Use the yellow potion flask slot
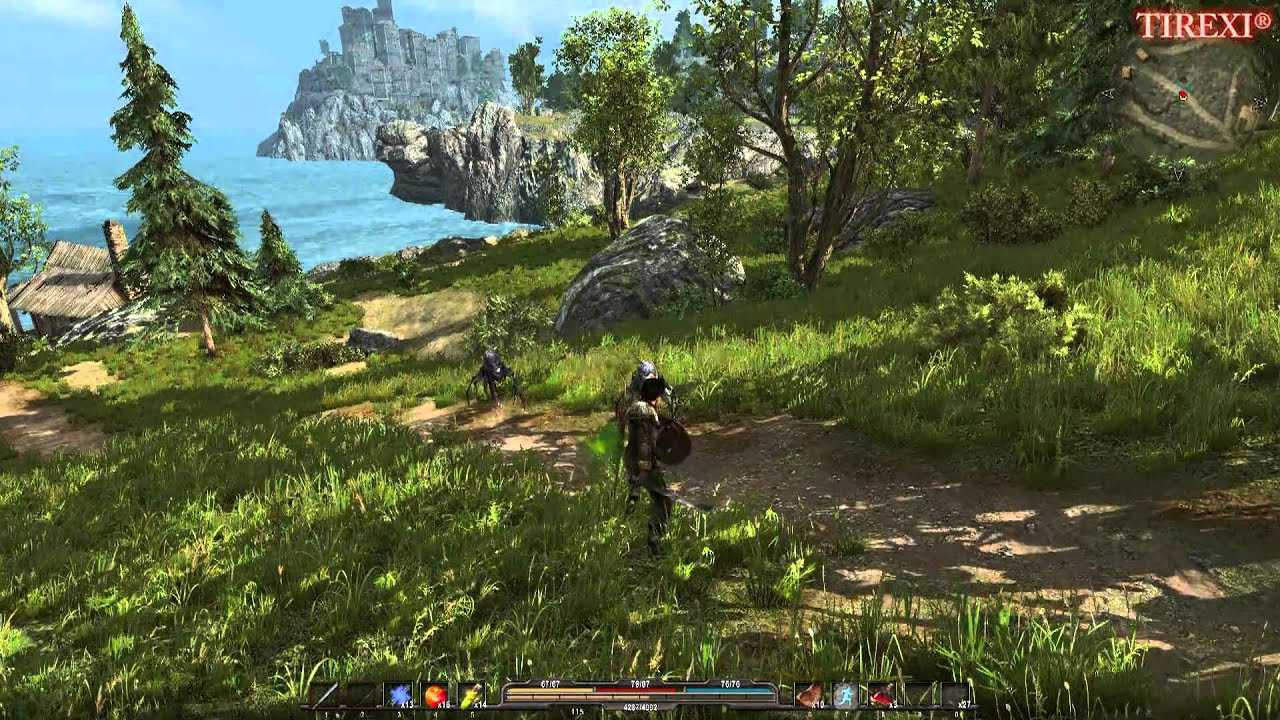1280x720 pixels. pyautogui.click(x=470, y=695)
